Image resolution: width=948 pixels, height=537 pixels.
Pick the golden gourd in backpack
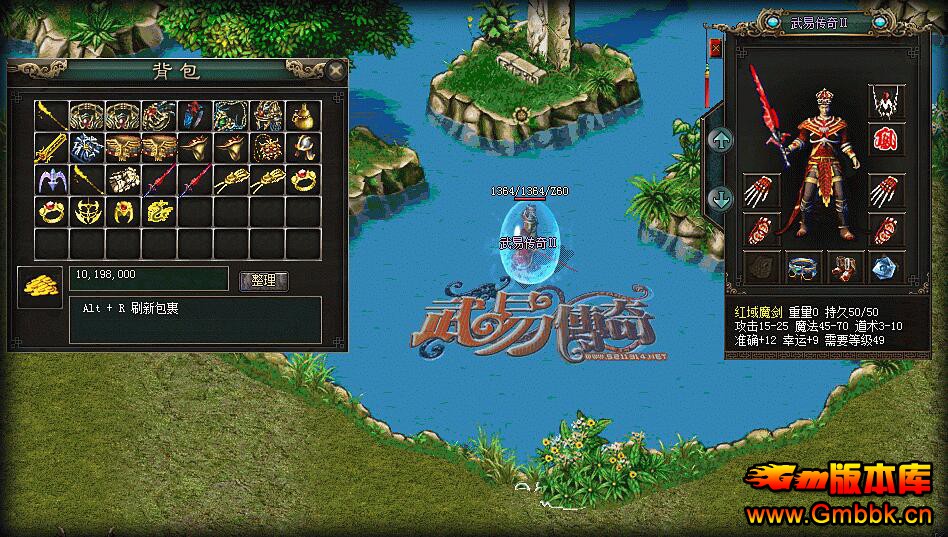[302, 116]
